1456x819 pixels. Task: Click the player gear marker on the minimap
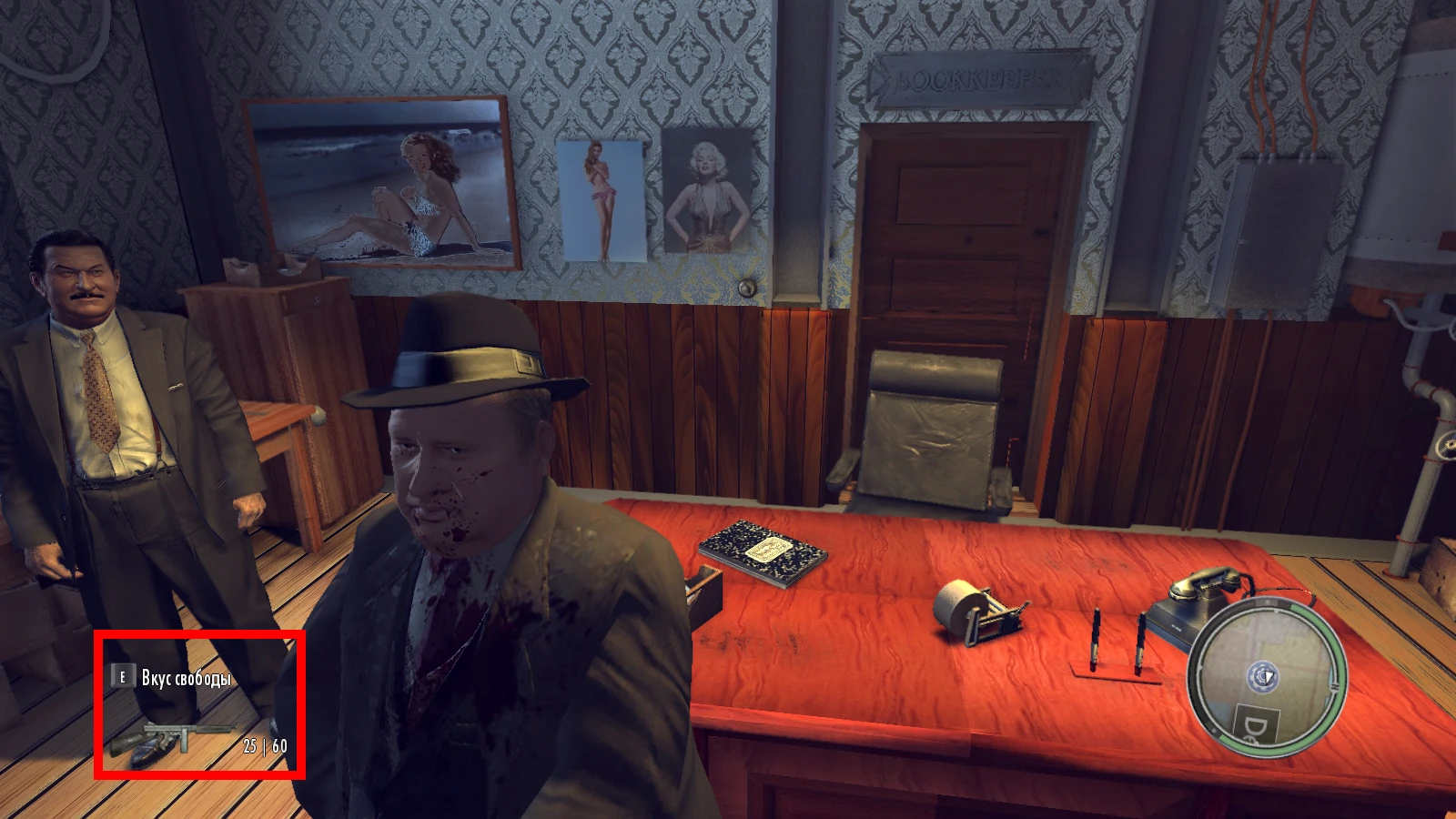coord(1265,678)
